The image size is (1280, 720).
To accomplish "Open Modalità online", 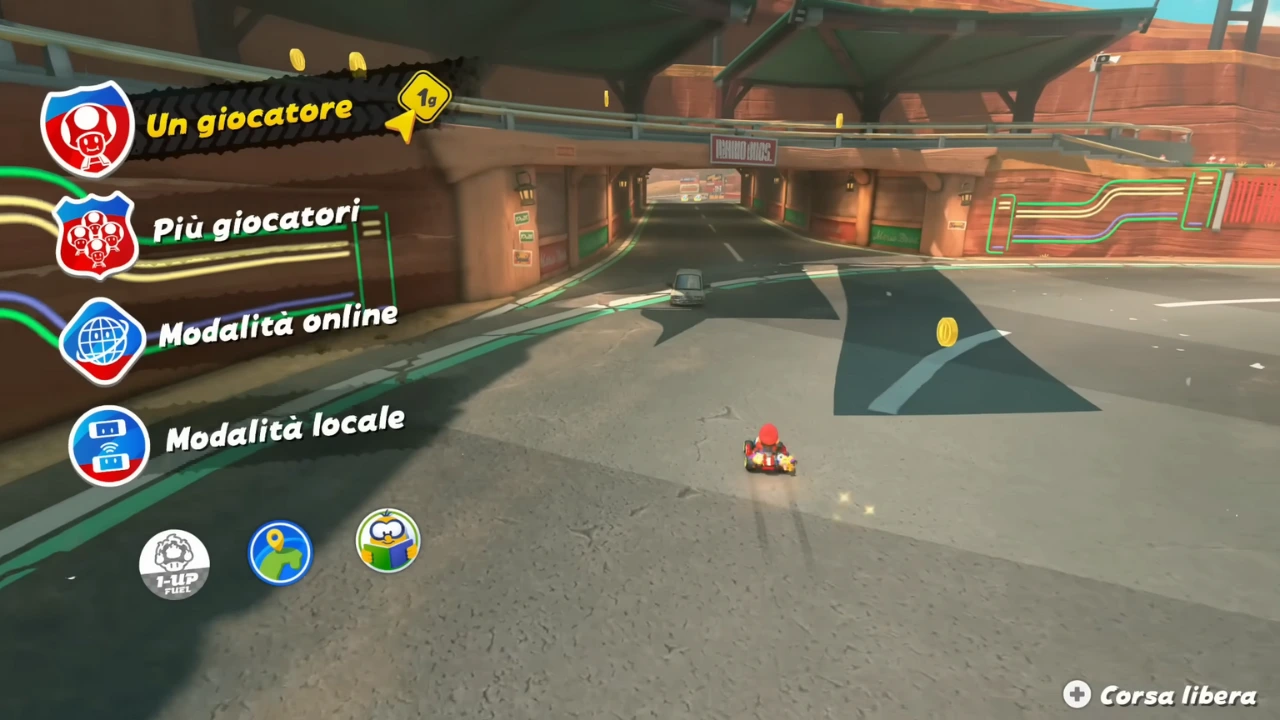I will 277,327.
